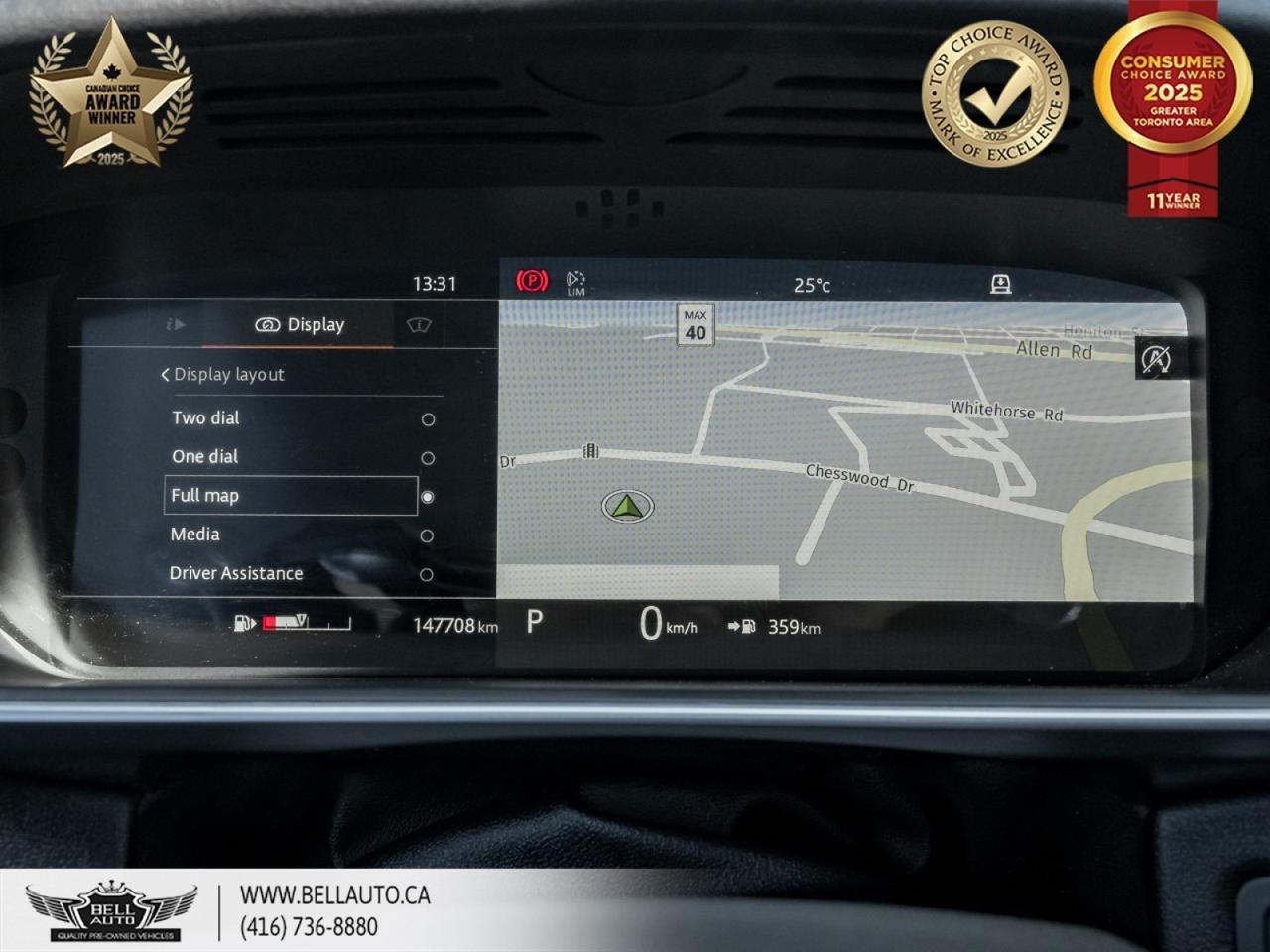Tap the LIM speed limiter icon
Image resolution: width=1270 pixels, height=952 pixels.
(573, 281)
